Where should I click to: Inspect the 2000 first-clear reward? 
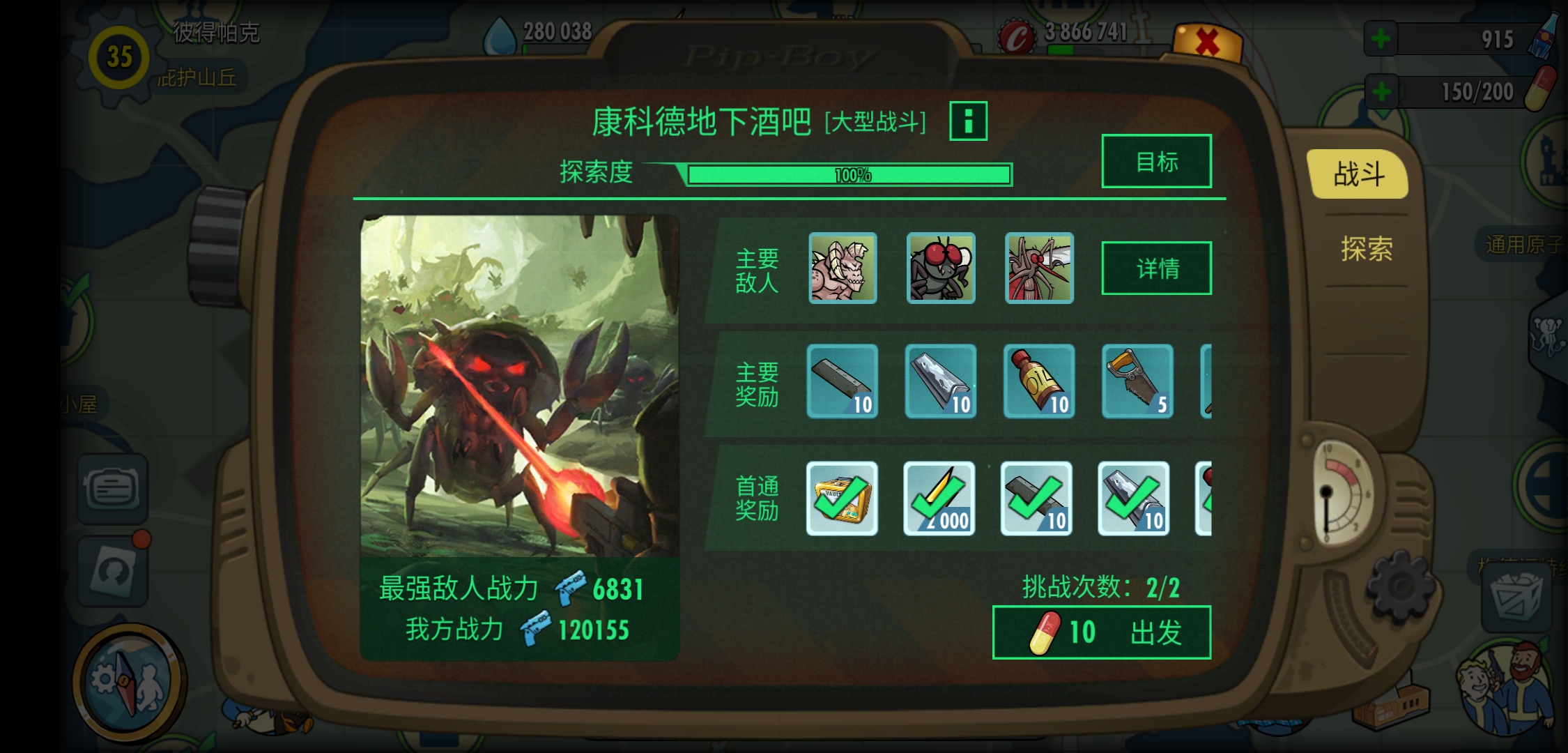939,499
